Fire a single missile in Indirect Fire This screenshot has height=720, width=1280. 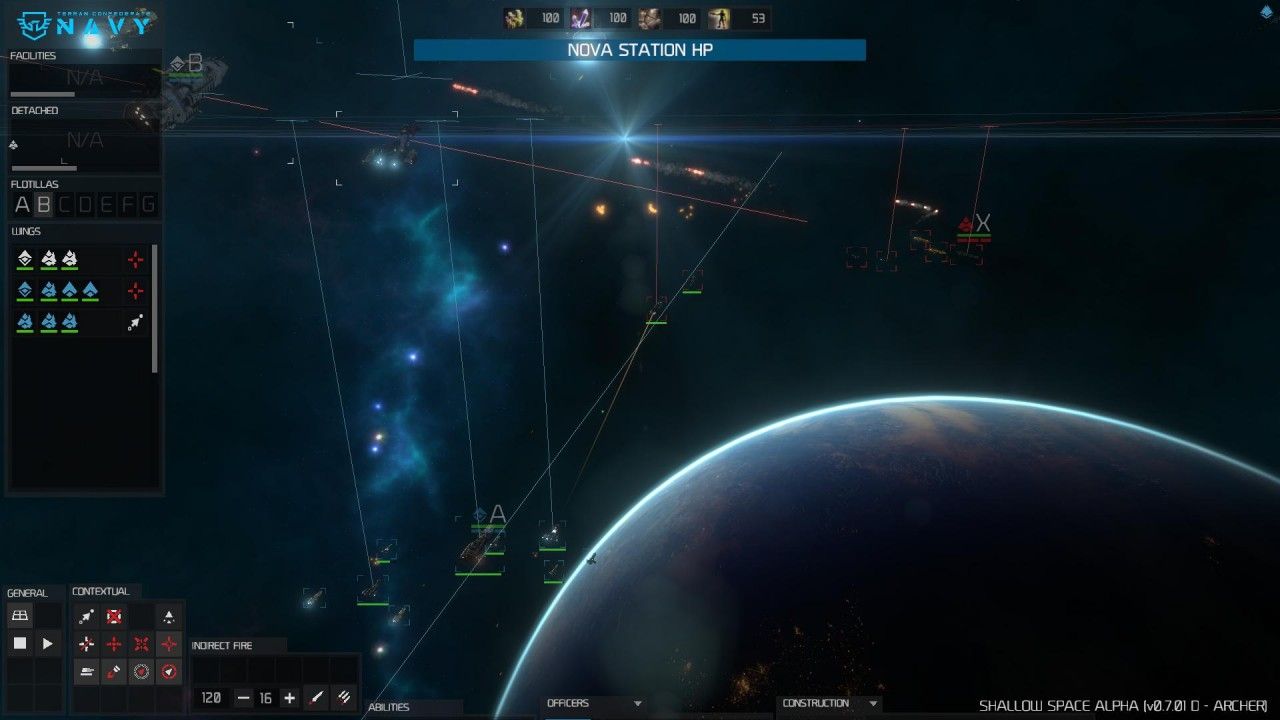pyautogui.click(x=316, y=698)
